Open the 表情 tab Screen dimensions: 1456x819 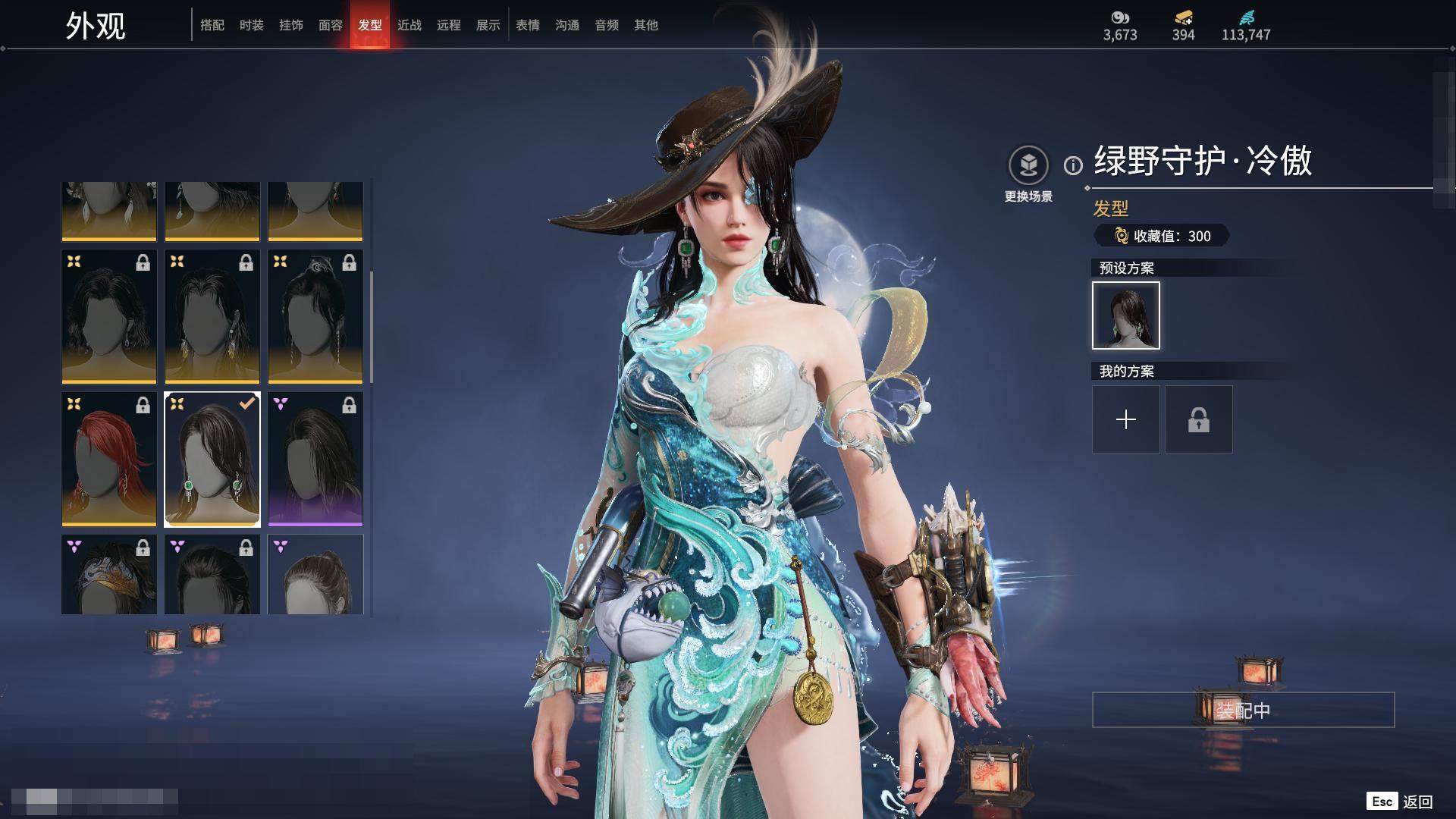pyautogui.click(x=528, y=25)
